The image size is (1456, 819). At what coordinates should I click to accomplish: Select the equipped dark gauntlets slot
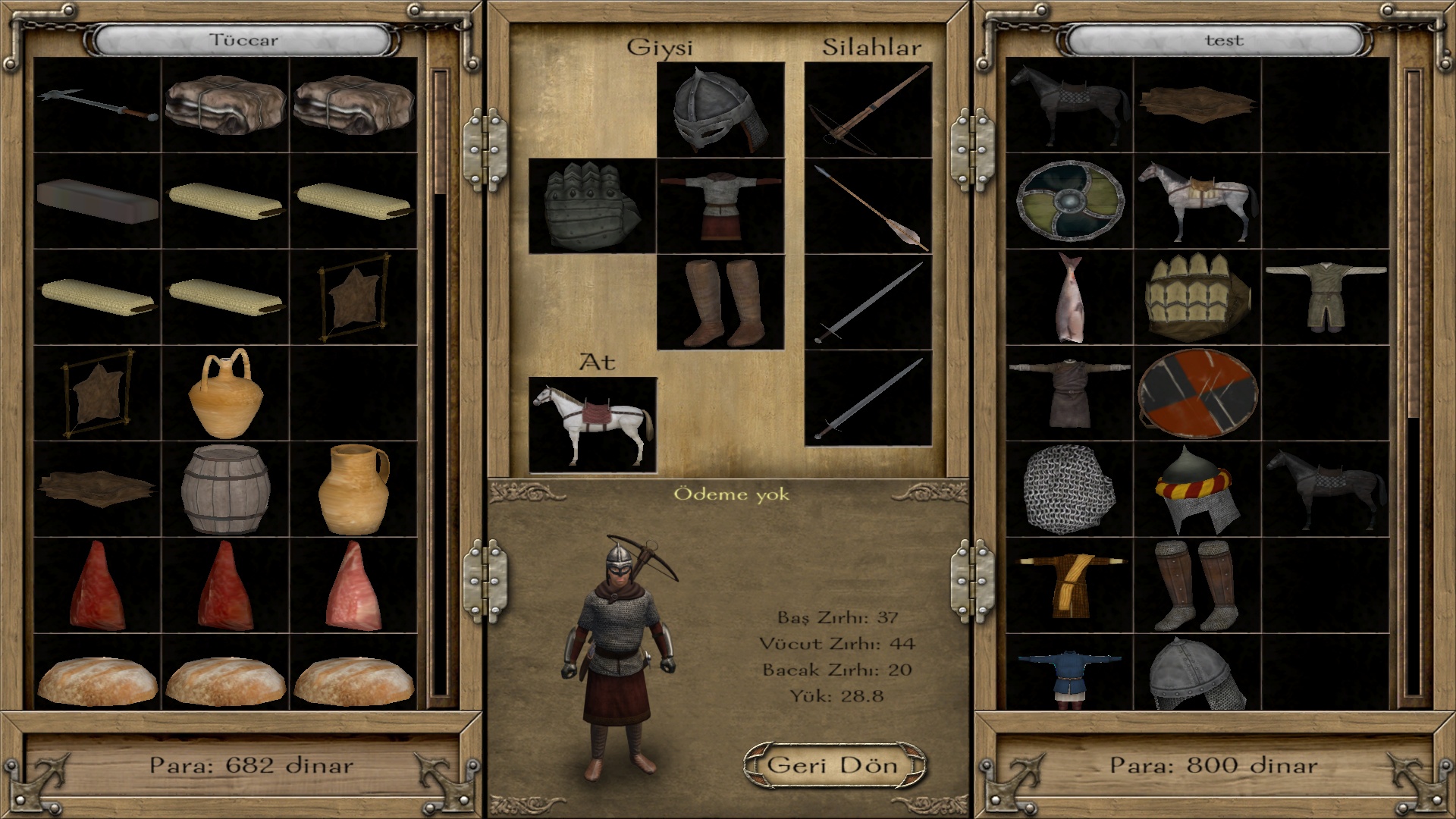[591, 206]
